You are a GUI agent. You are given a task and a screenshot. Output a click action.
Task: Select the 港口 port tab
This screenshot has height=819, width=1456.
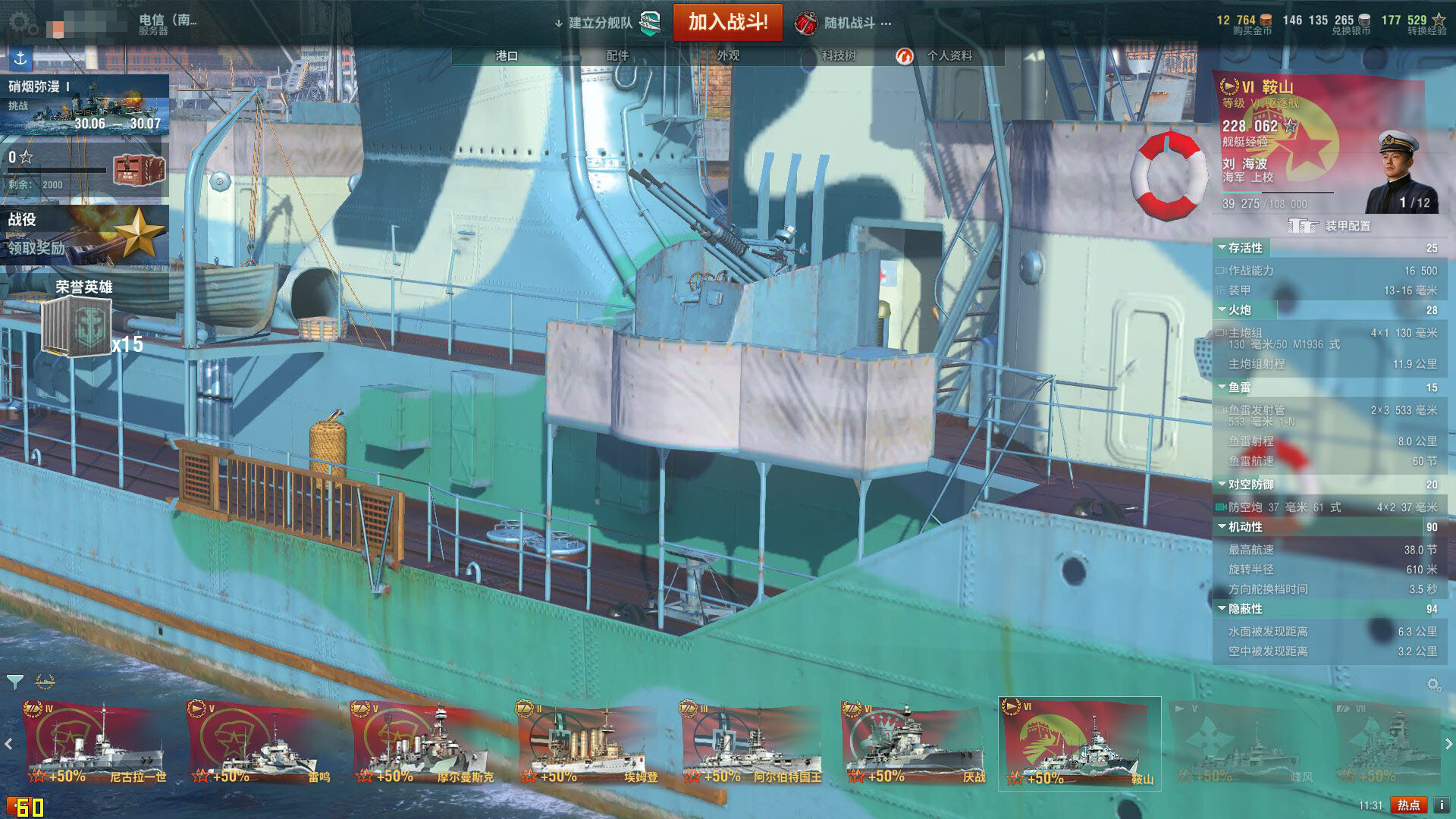(507, 55)
